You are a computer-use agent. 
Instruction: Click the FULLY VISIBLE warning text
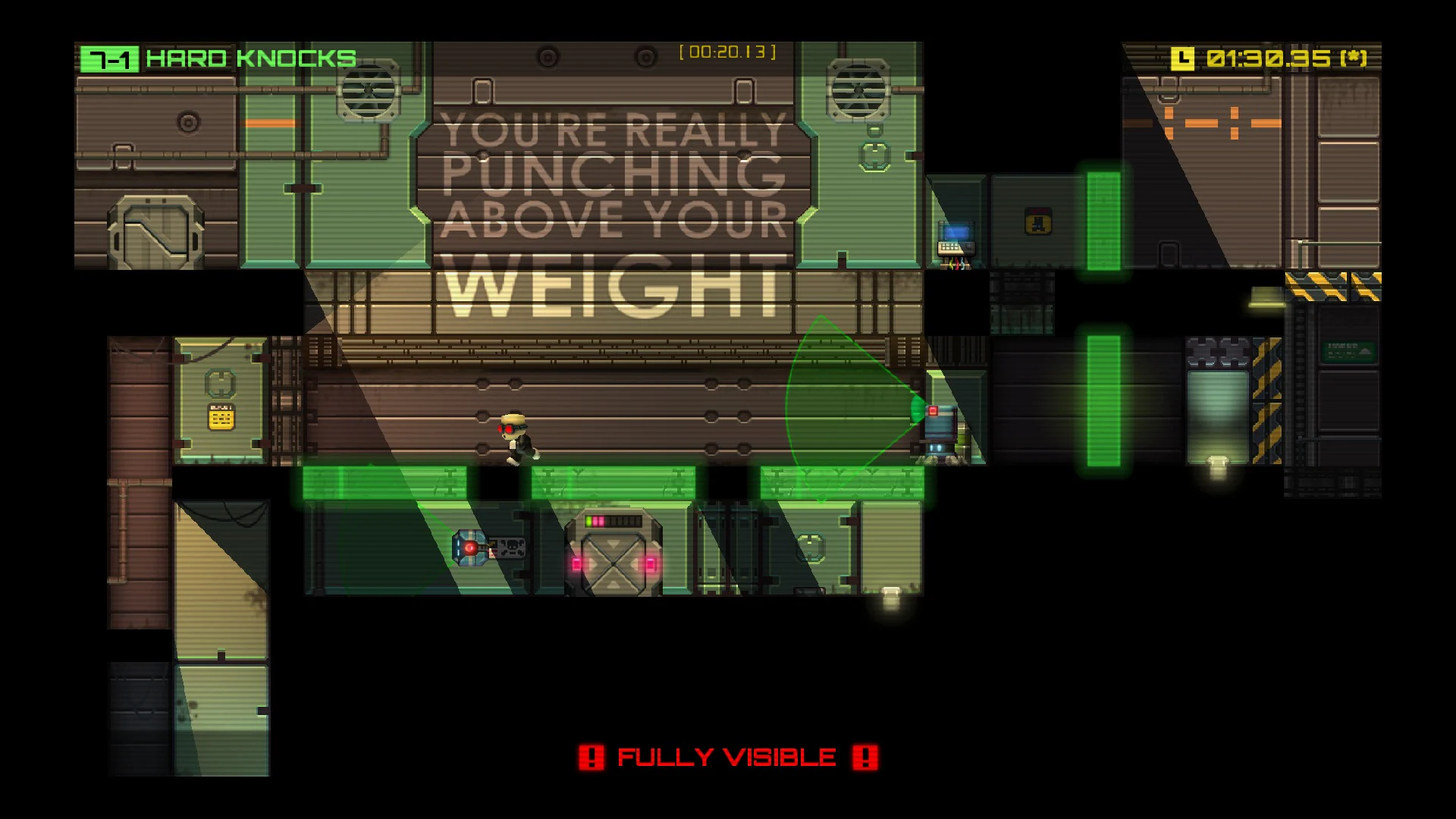726,755
